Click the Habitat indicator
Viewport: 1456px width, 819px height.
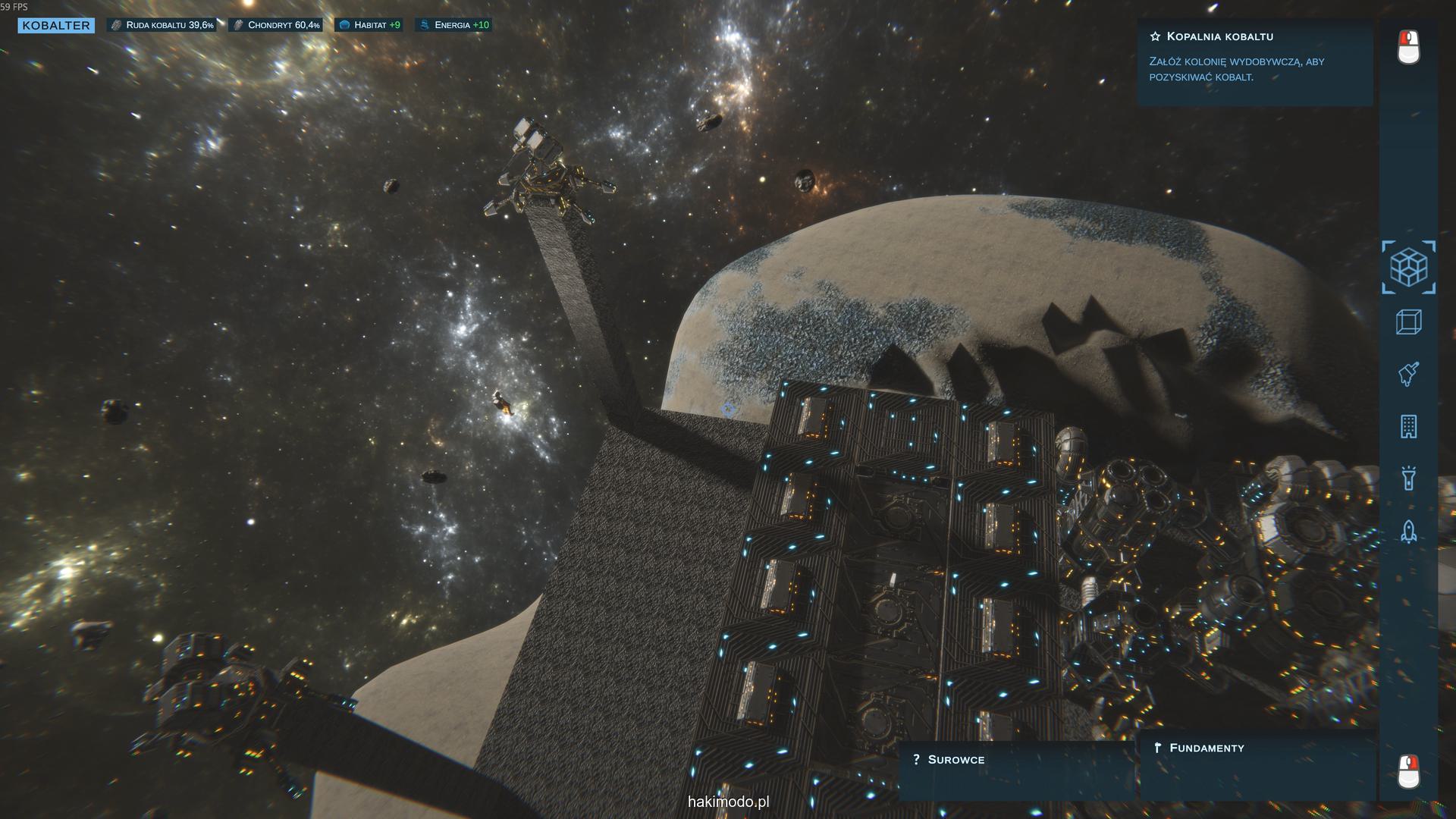pos(369,25)
